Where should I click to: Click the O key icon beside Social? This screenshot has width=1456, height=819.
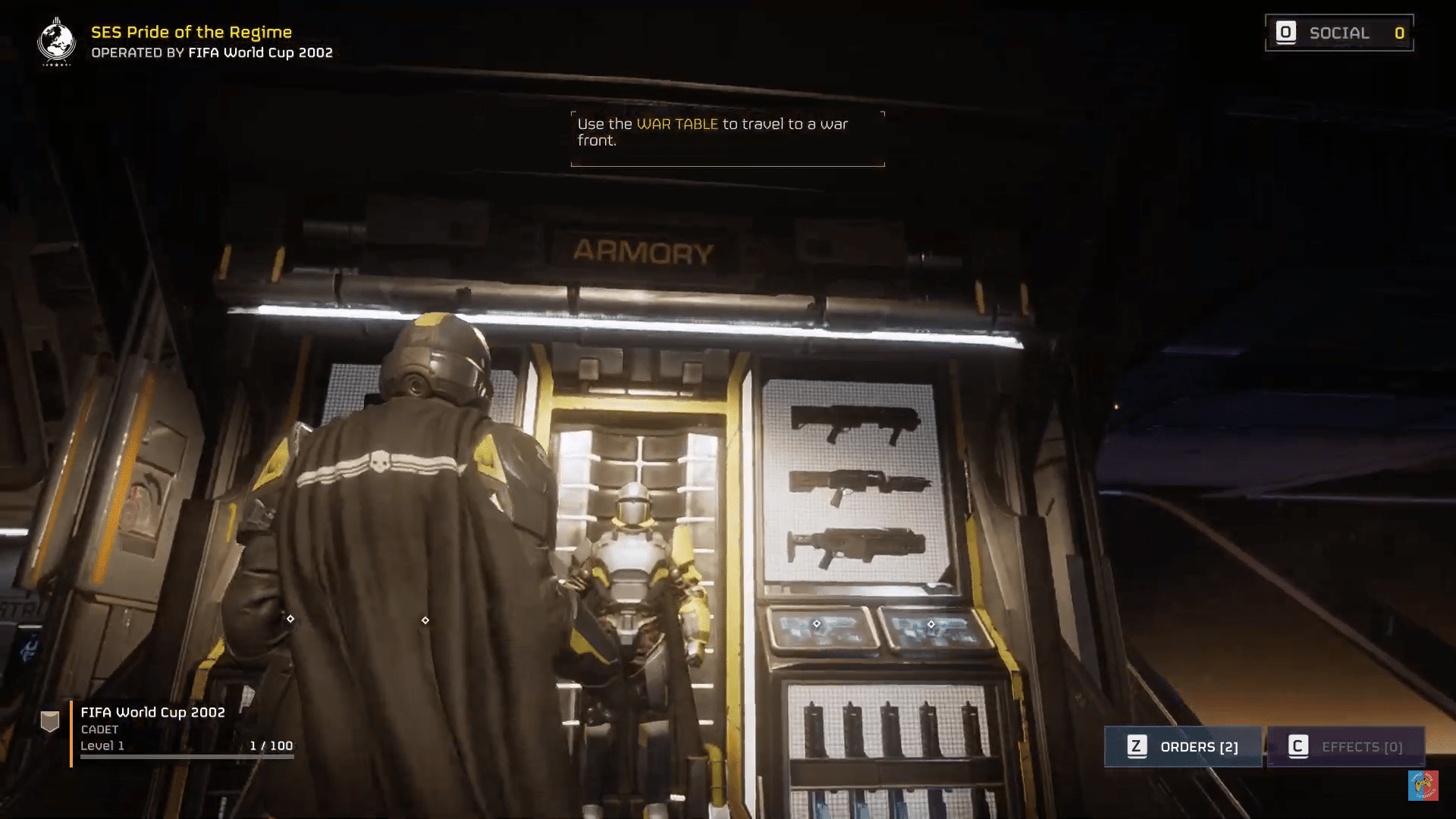click(1287, 33)
